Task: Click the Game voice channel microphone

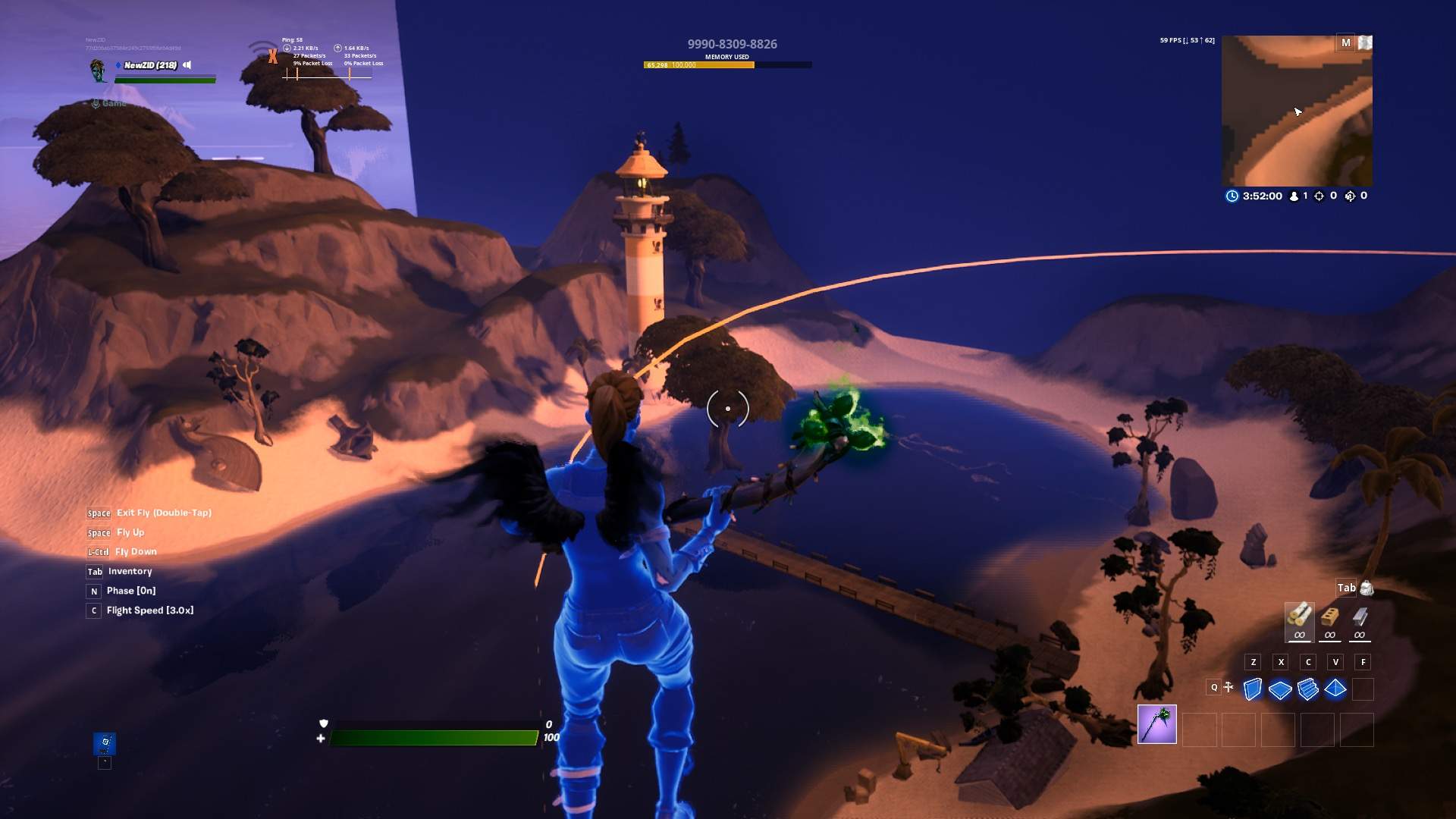Action: (x=96, y=103)
